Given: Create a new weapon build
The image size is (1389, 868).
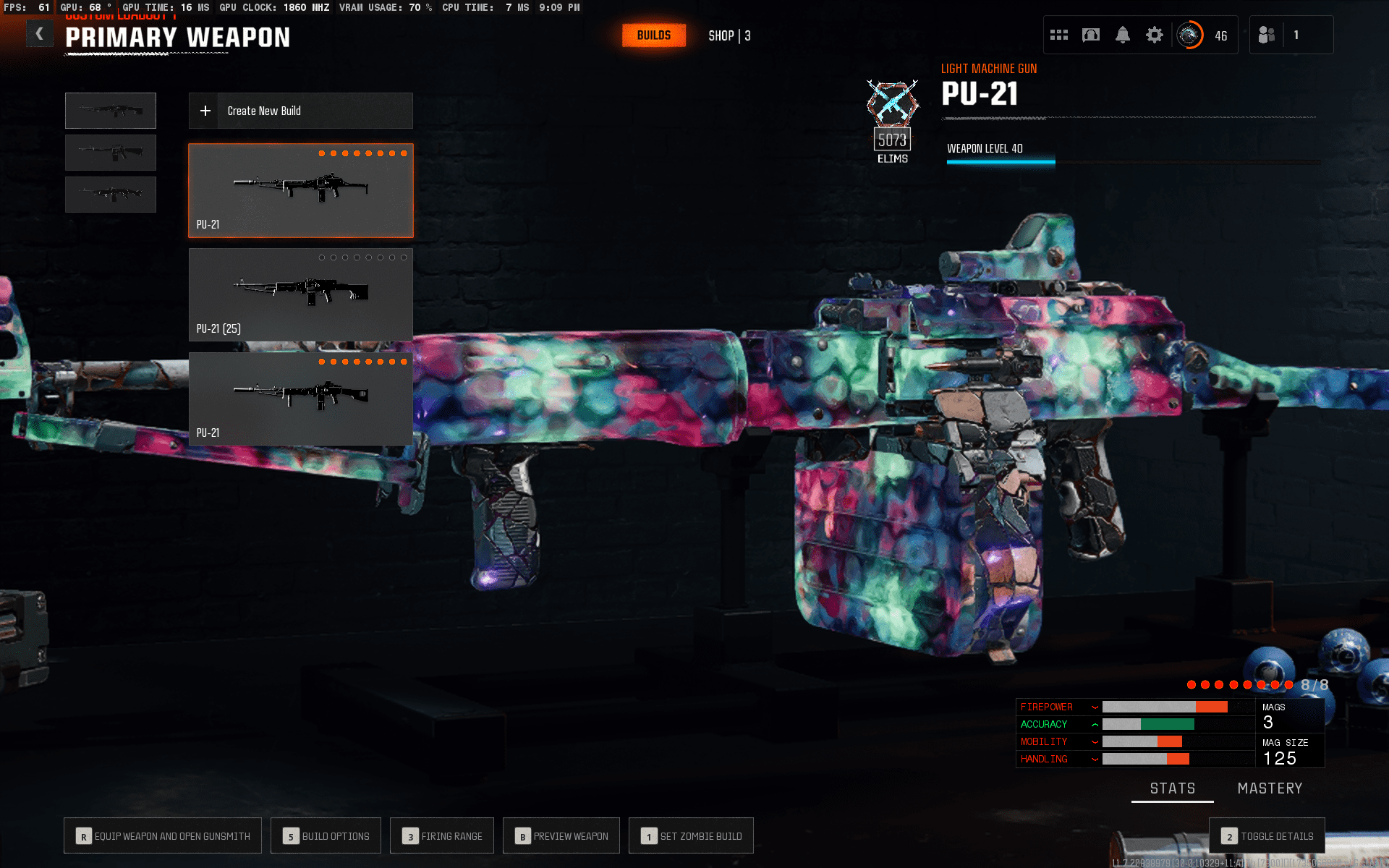Looking at the screenshot, I should point(301,111).
